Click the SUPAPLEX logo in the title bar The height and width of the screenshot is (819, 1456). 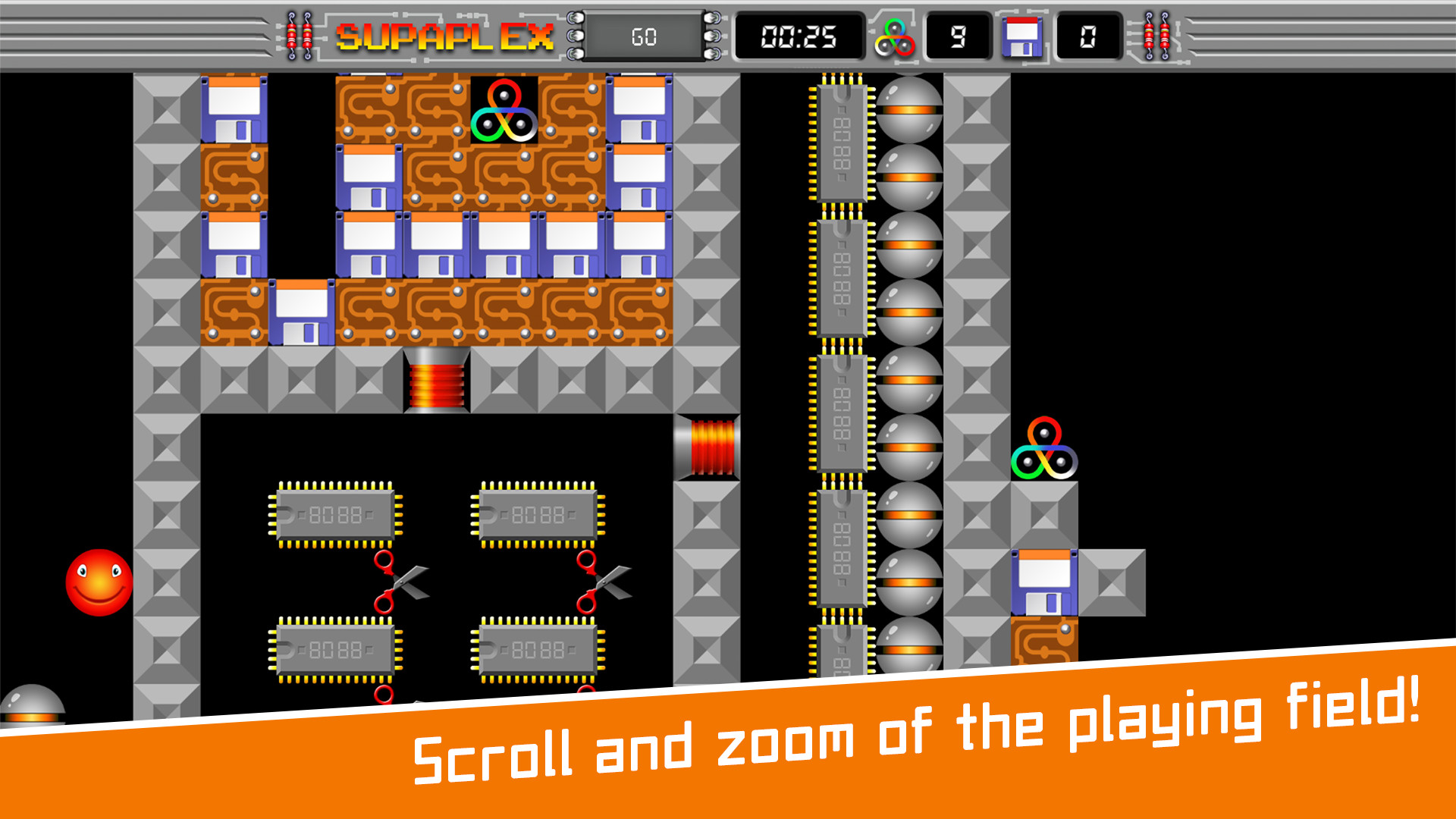(x=447, y=34)
